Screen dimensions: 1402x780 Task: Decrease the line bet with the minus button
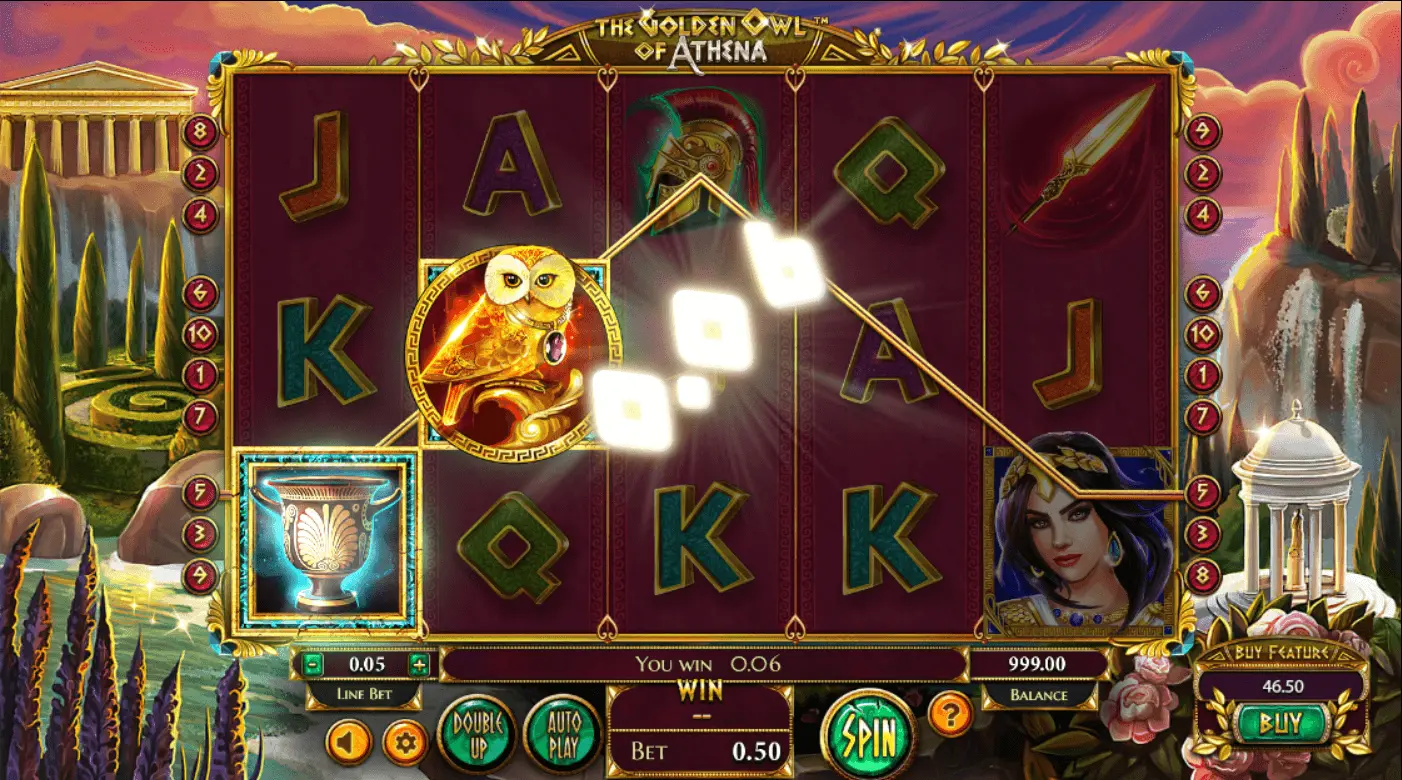(x=313, y=664)
